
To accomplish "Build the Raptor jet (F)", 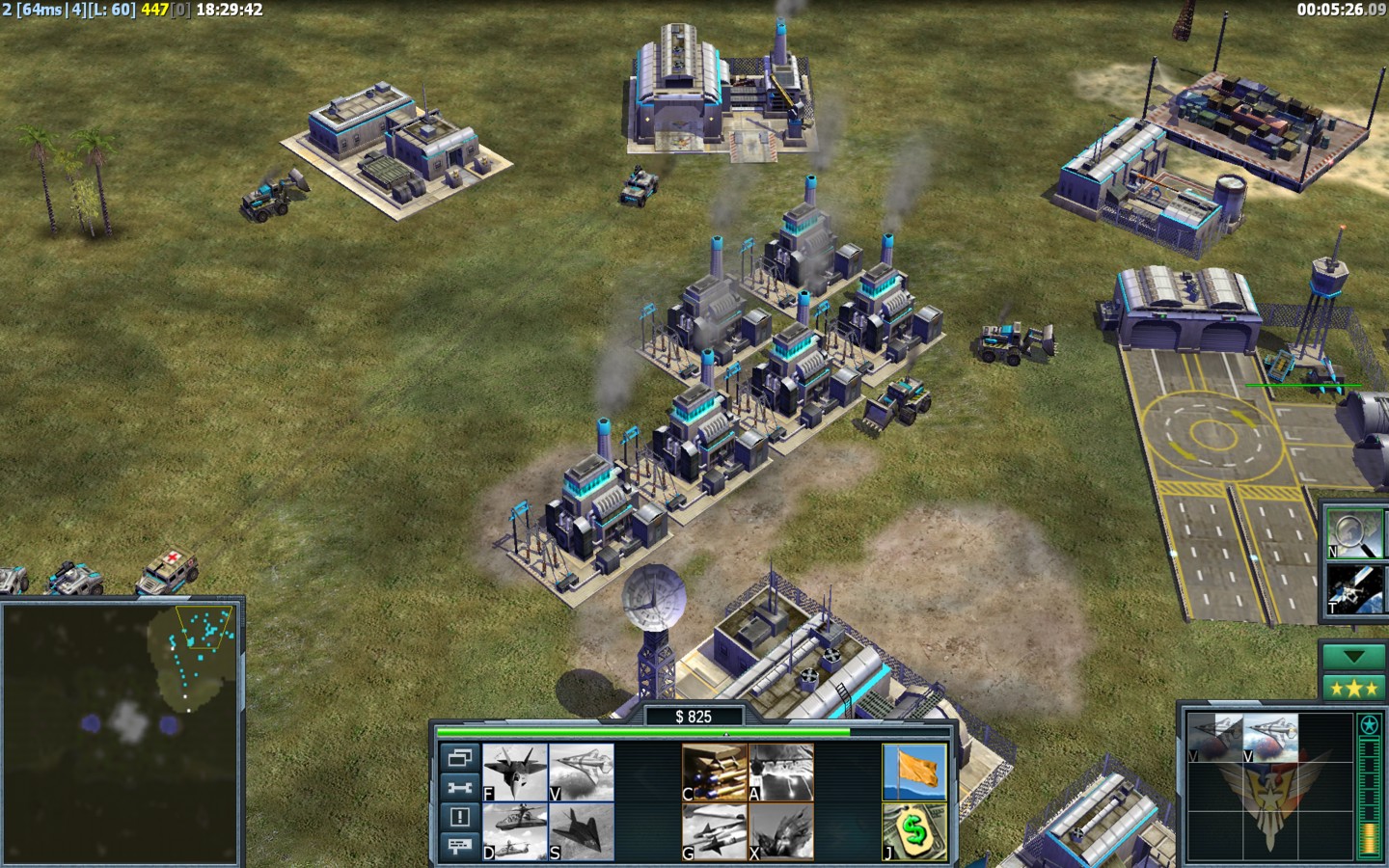I will [515, 772].
